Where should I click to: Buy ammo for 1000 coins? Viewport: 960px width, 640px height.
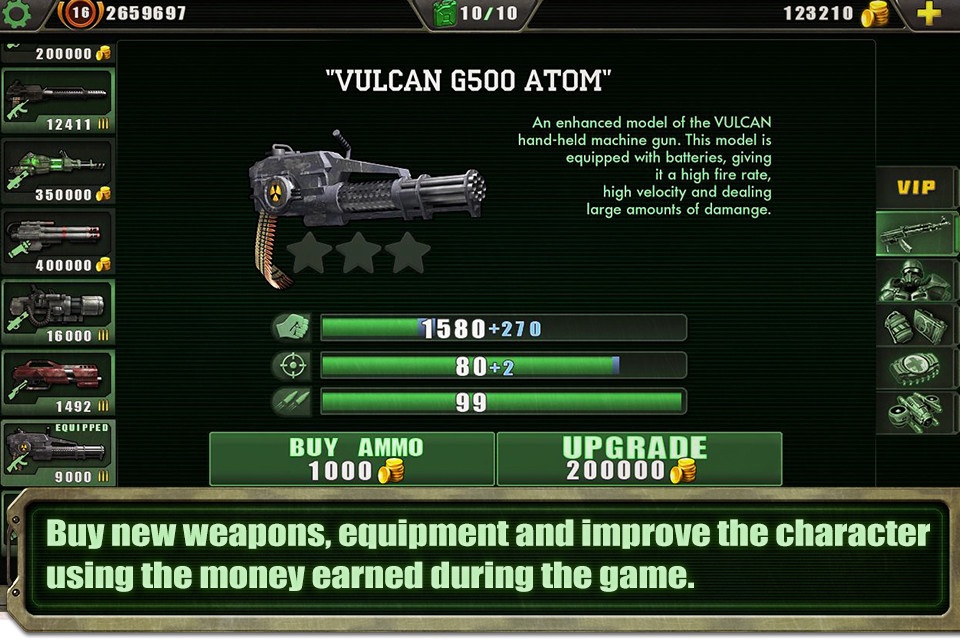tap(351, 459)
